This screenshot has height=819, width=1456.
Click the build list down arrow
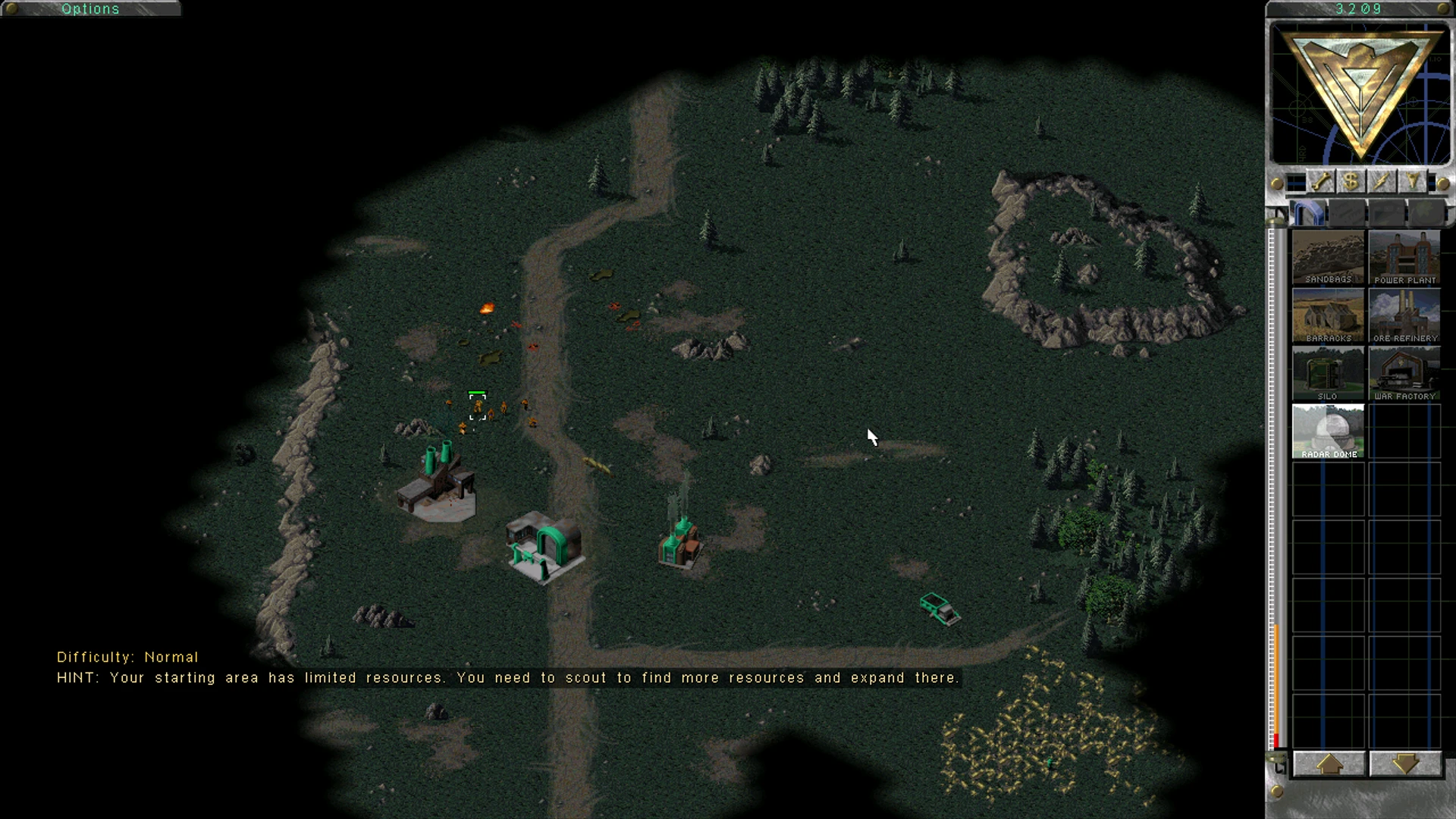(x=1404, y=764)
